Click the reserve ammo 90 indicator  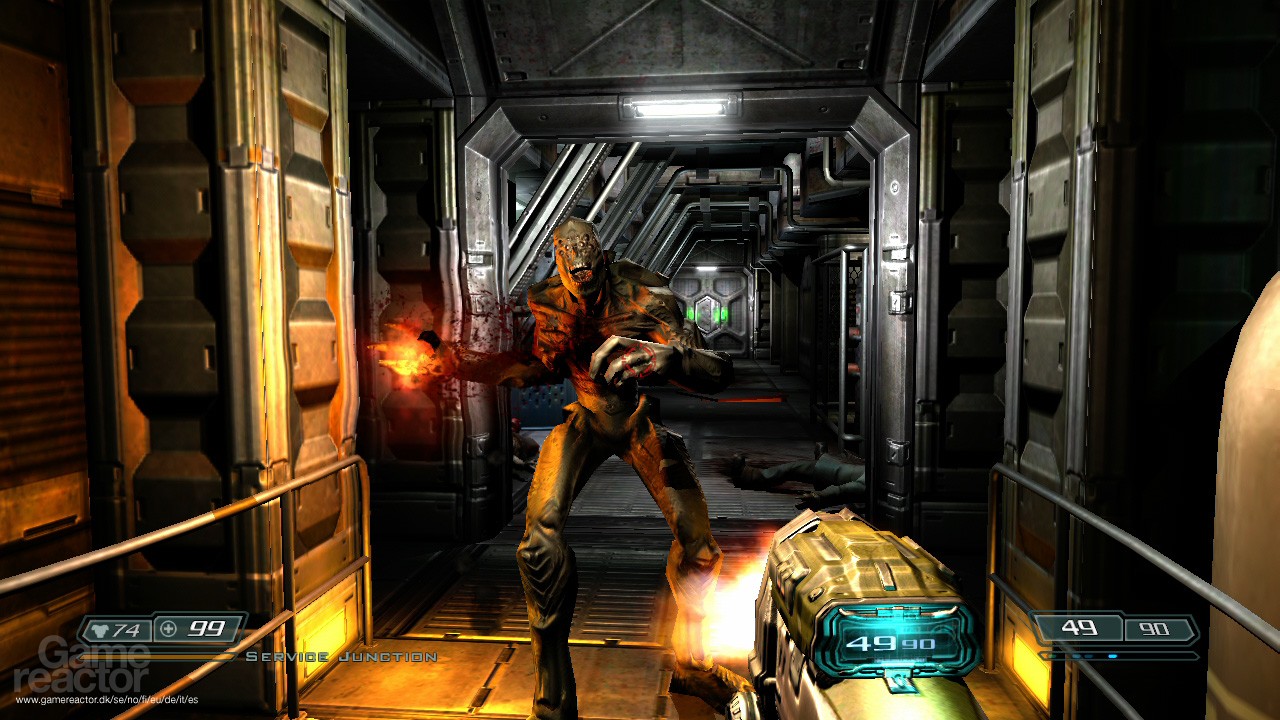(1155, 630)
